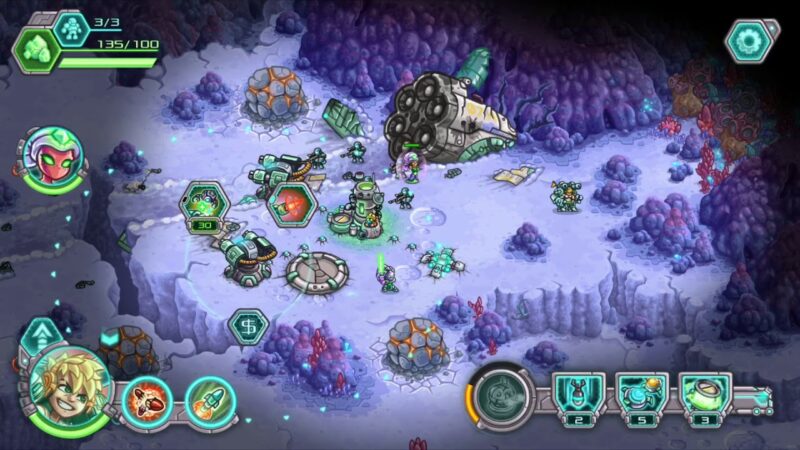
Task: Click the round dark special ability dial
Action: [x=503, y=396]
